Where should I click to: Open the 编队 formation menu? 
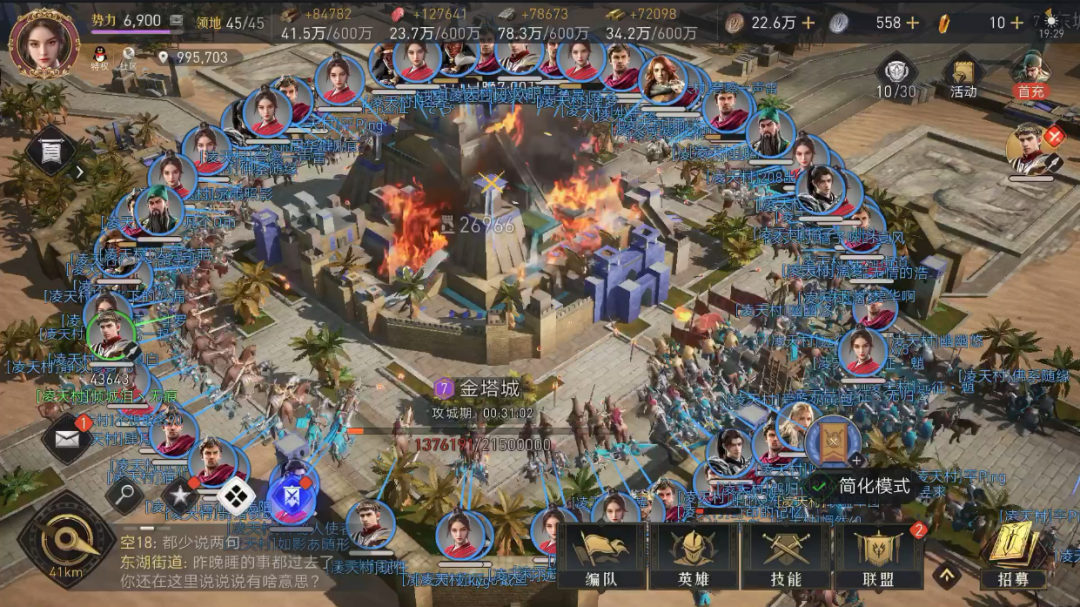(x=600, y=558)
